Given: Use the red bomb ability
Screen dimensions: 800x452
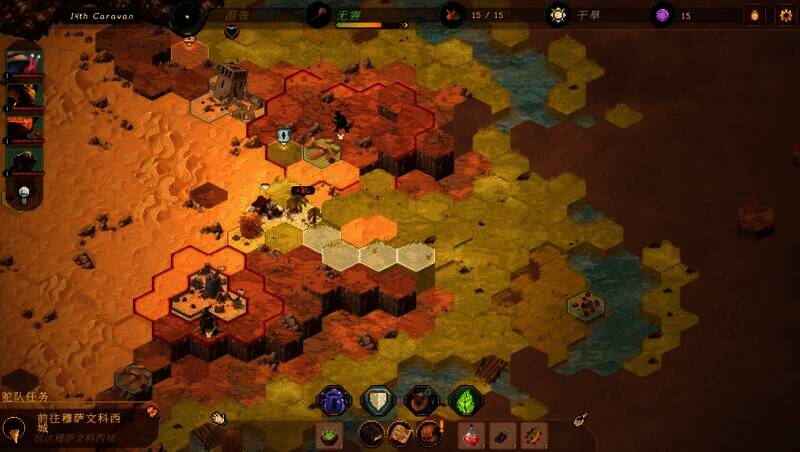Looking at the screenshot, I should click(x=421, y=401).
